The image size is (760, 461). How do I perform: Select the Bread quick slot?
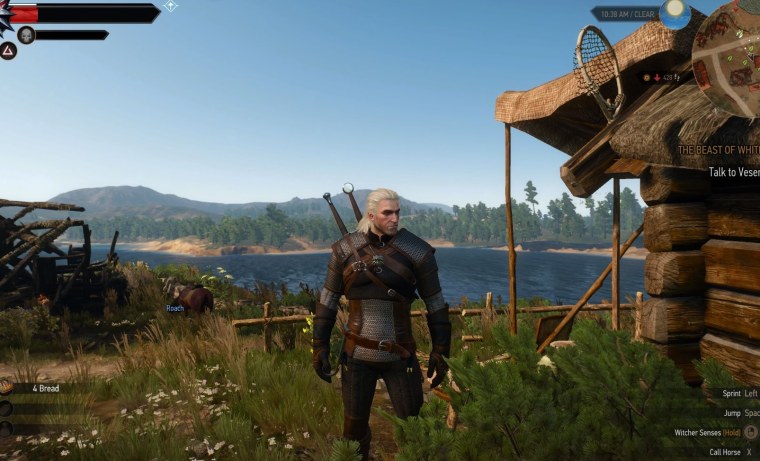tap(46, 388)
